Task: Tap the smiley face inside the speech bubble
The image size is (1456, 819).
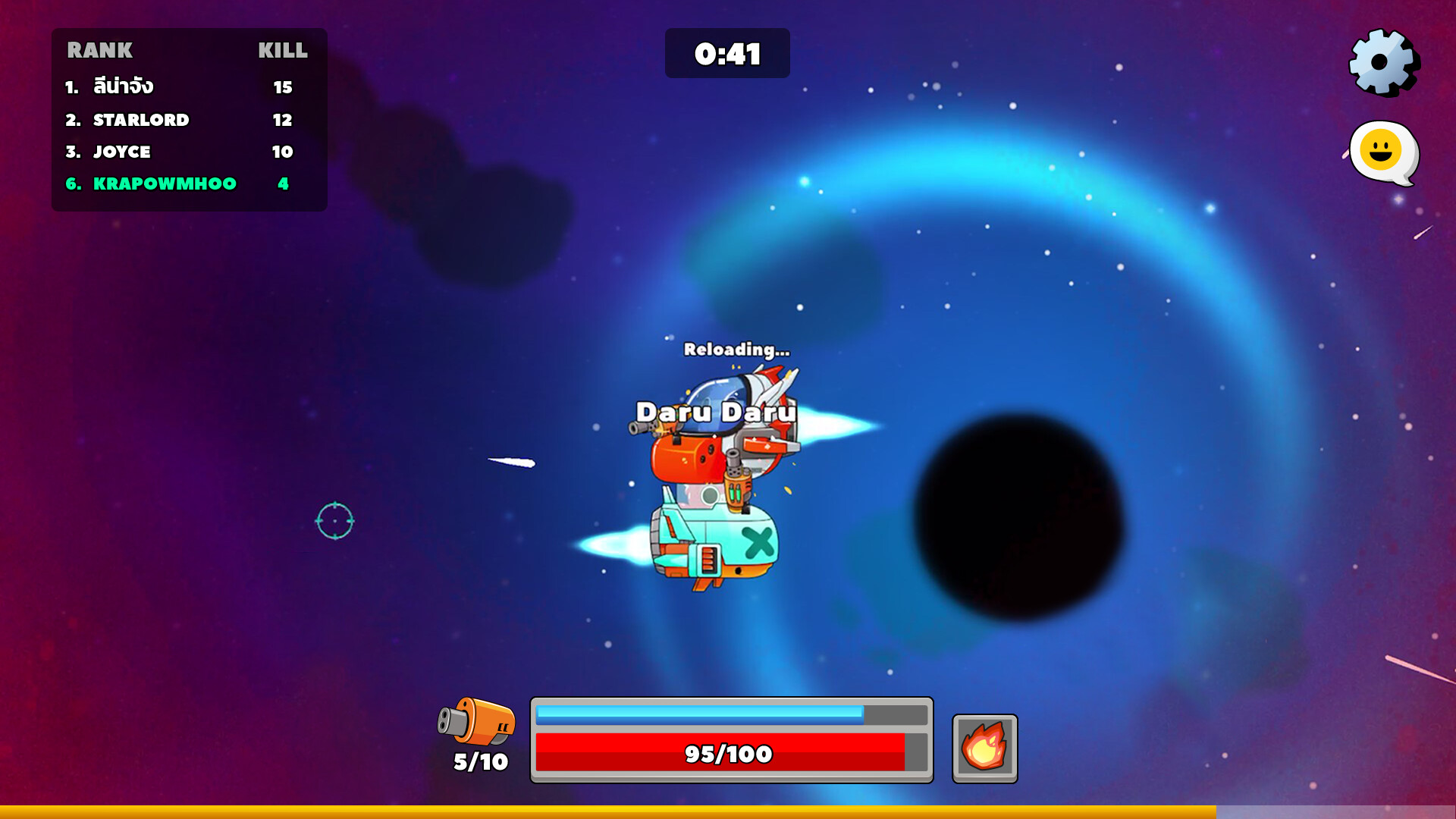Action: click(x=1379, y=150)
